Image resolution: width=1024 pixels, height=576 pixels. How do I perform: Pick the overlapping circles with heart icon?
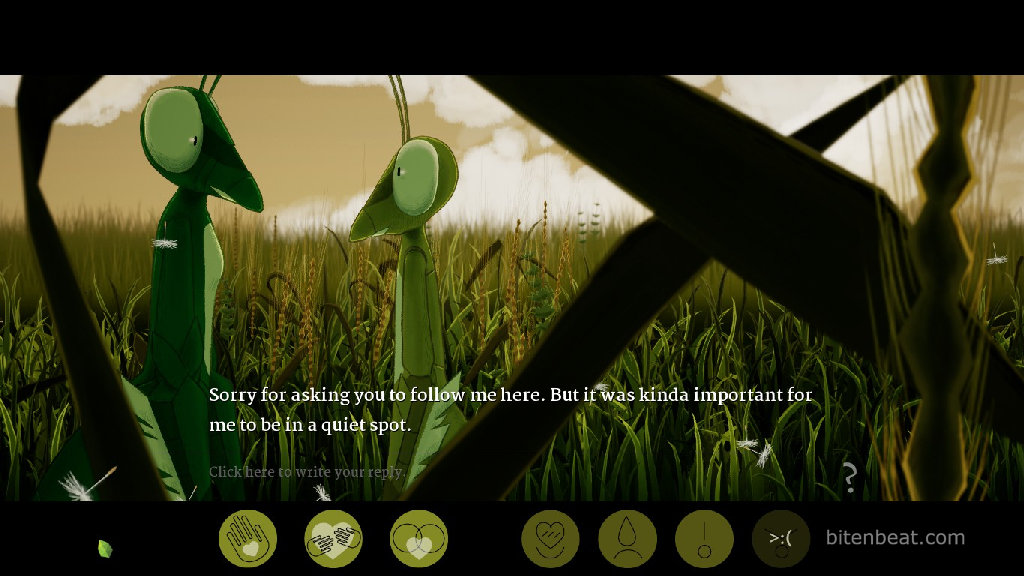coord(419,538)
